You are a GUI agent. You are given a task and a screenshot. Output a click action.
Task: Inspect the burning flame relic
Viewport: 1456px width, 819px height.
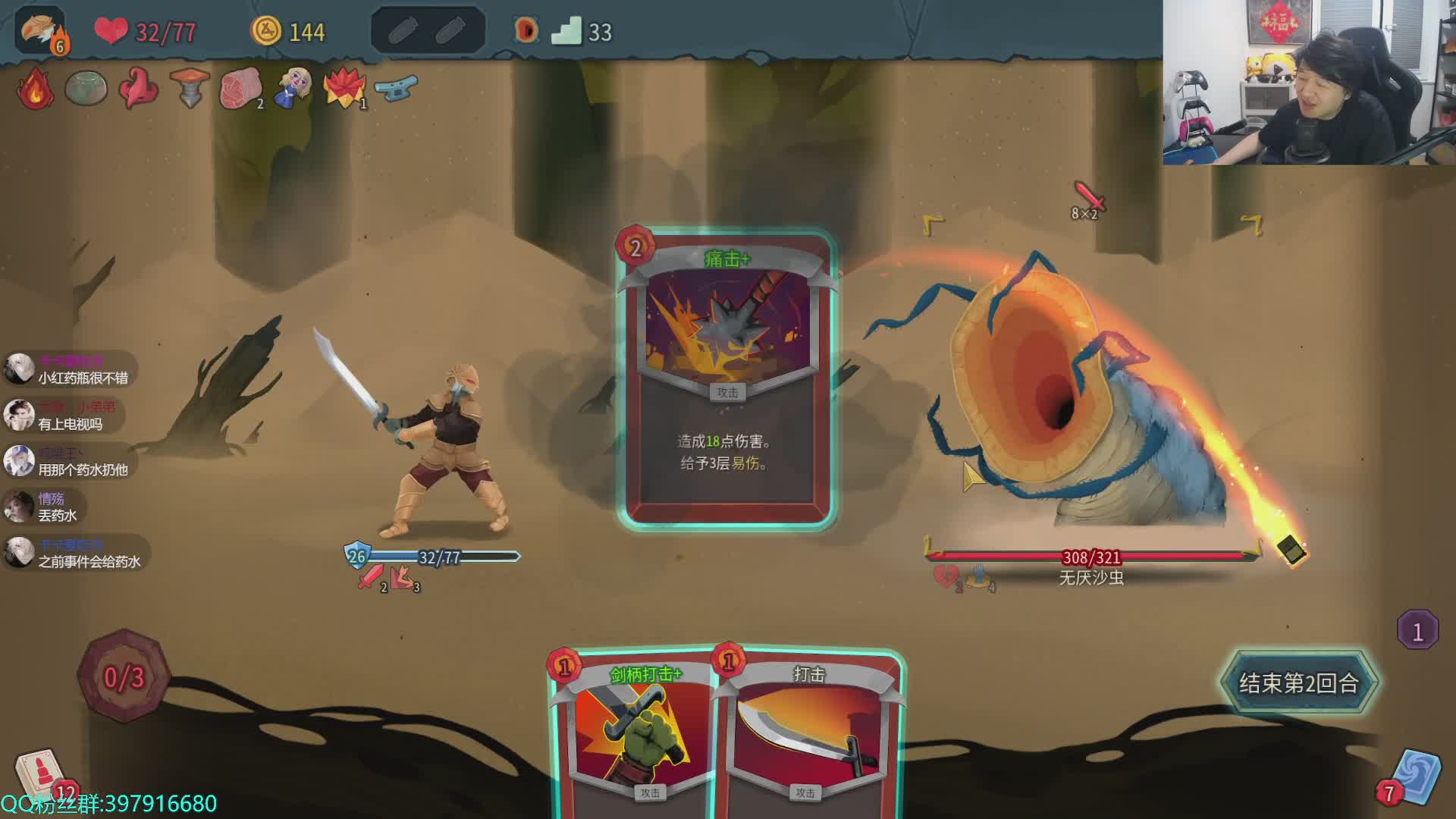tap(35, 89)
